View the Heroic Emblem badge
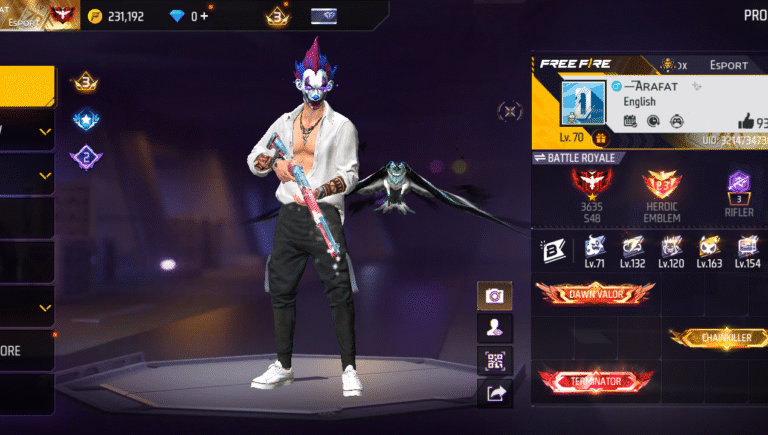The image size is (768, 435). pyautogui.click(x=661, y=187)
